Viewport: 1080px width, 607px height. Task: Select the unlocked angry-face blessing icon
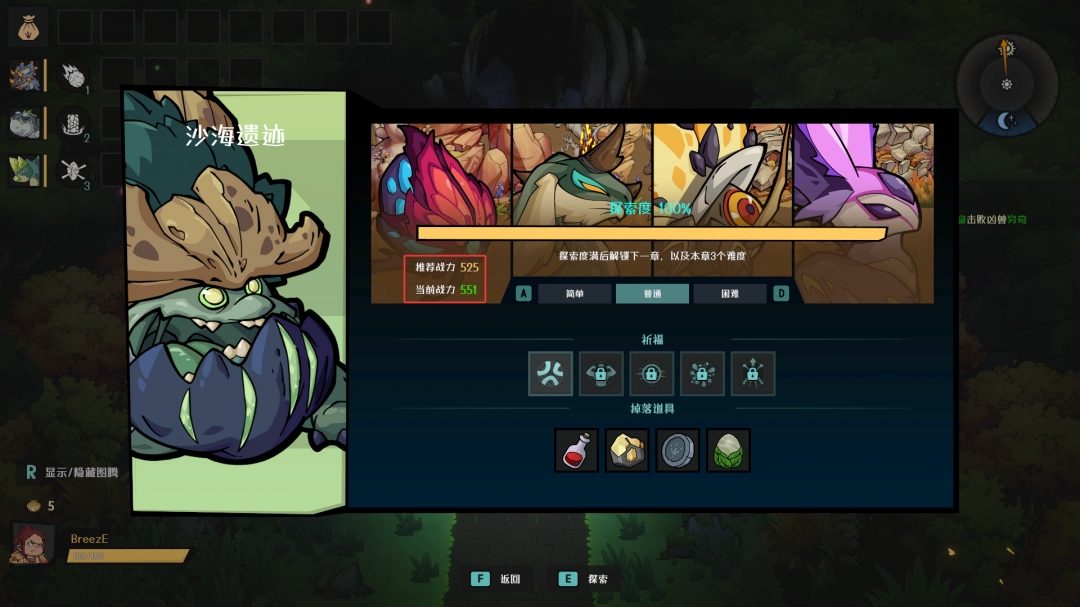tap(550, 373)
